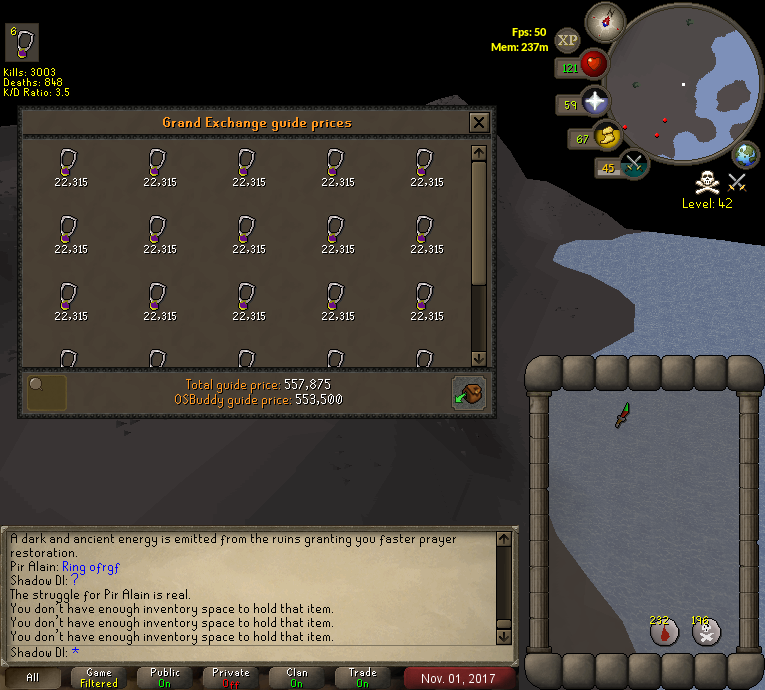Close the Grand Exchange guide prices window
This screenshot has width=765, height=690.
[x=479, y=122]
